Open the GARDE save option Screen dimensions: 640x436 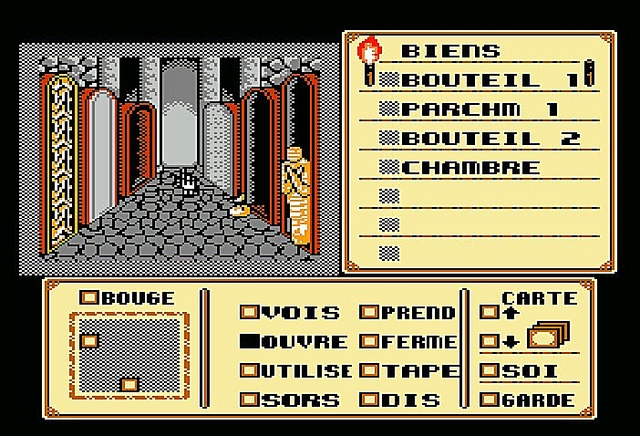tap(528, 400)
